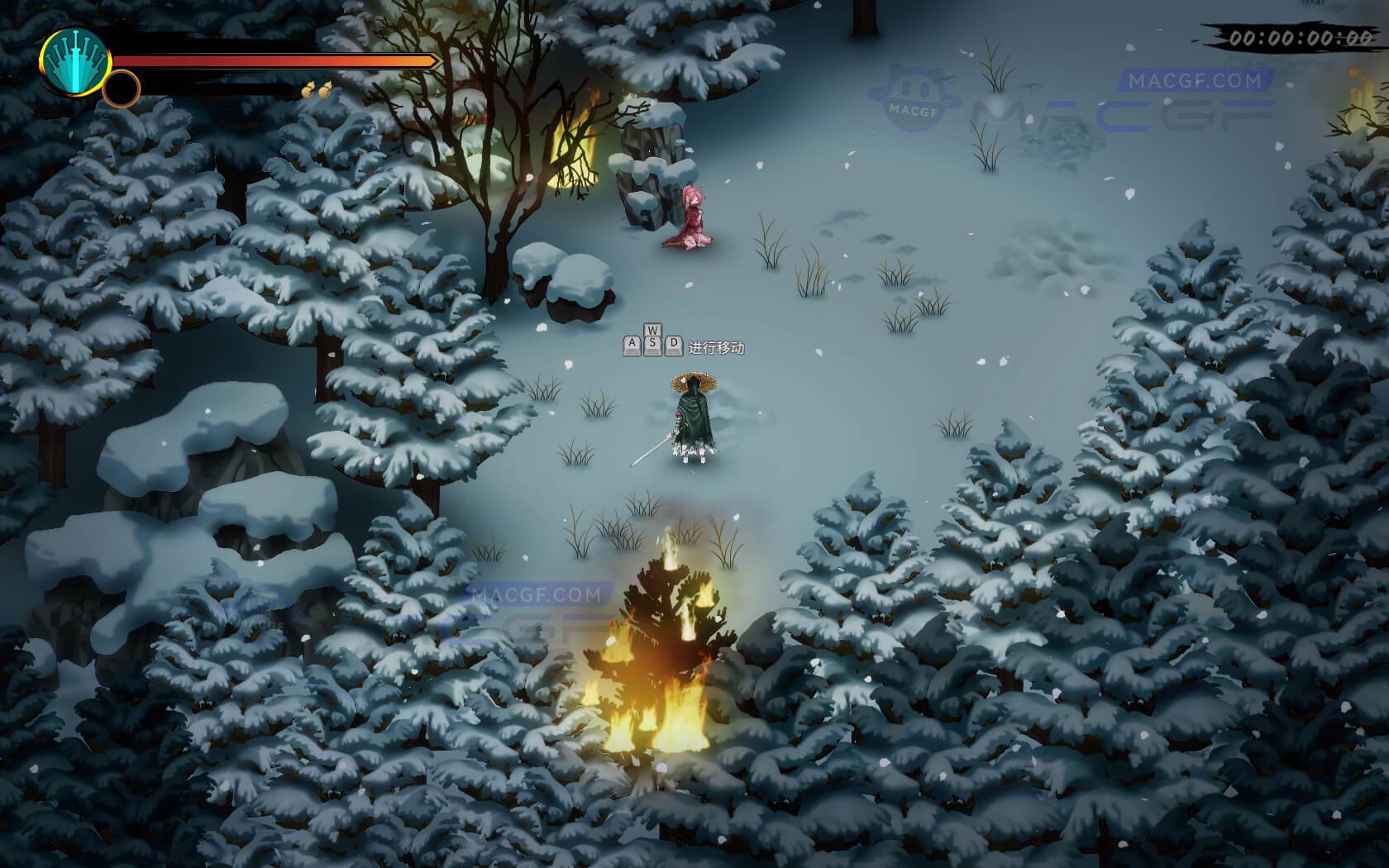The image size is (1389, 868).
Task: Click the W key in the movement prompt
Action: [653, 329]
